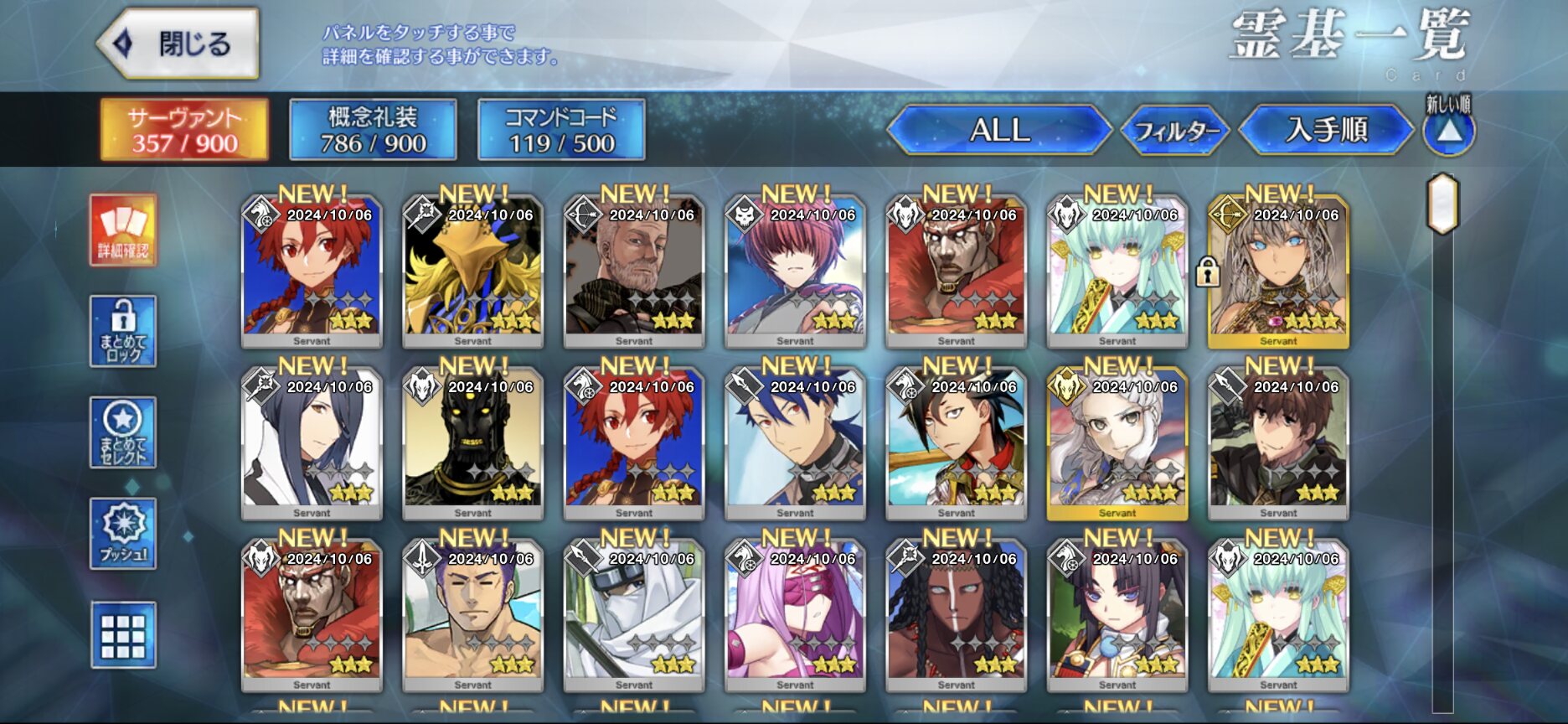Toggle the 新しい順 ascending/descending arrow
1568x724 pixels.
click(x=1449, y=131)
